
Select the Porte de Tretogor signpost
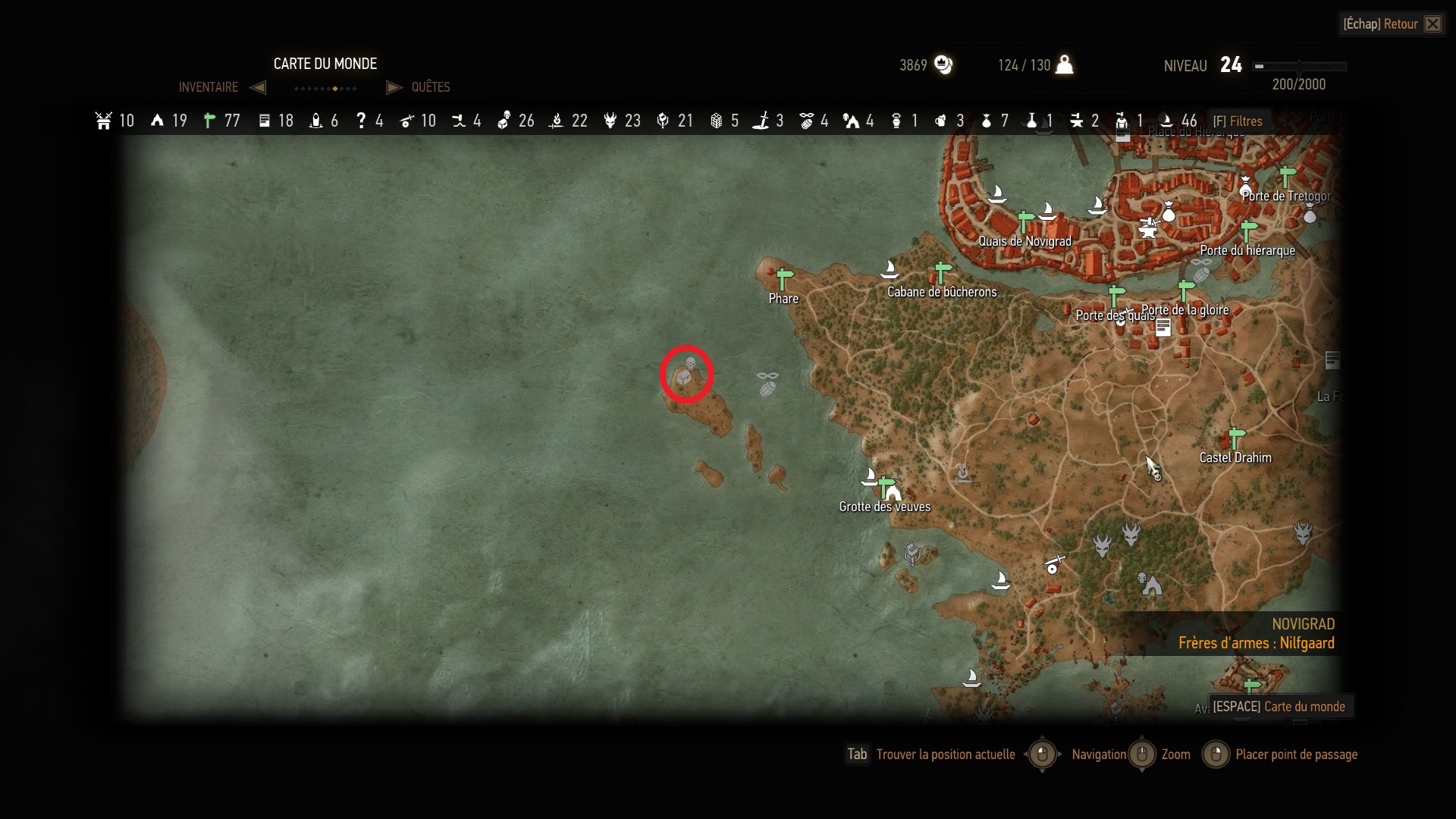click(1287, 177)
